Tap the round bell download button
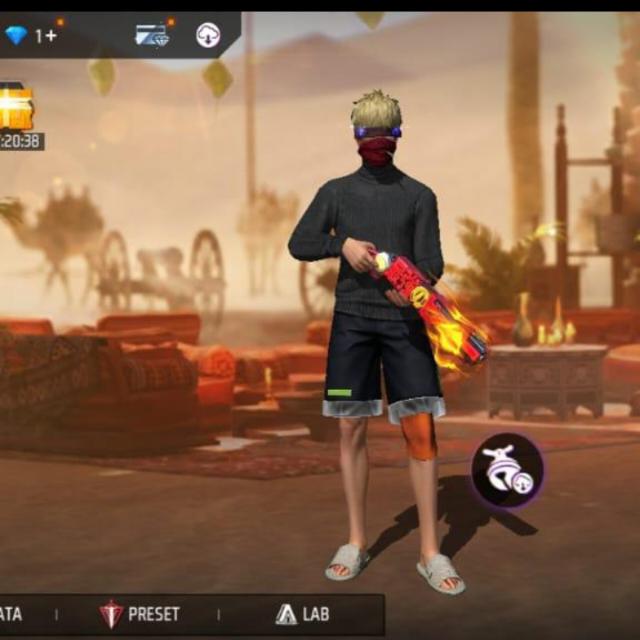 (508, 470)
